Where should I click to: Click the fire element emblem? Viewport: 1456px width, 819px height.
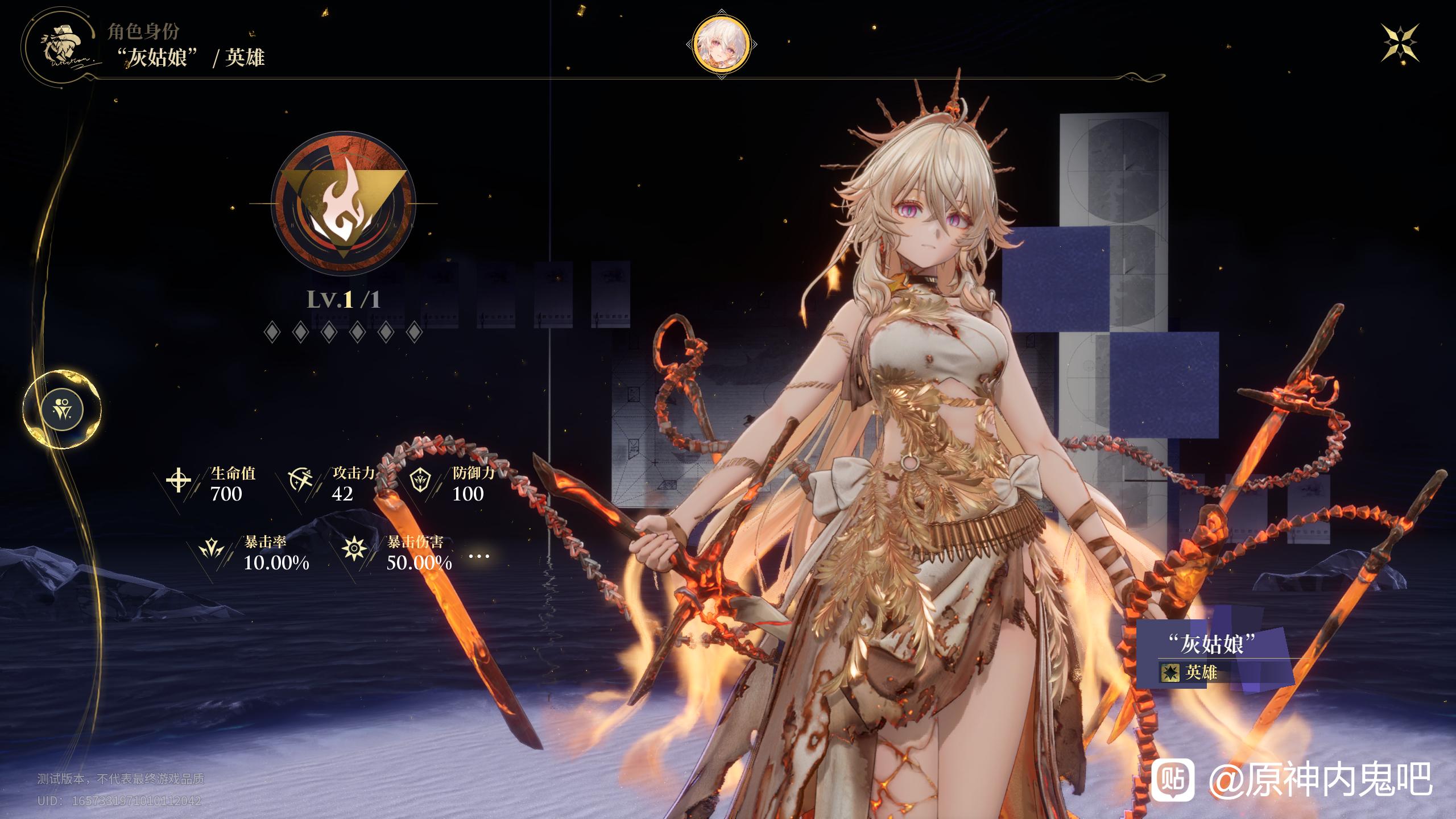point(343,204)
